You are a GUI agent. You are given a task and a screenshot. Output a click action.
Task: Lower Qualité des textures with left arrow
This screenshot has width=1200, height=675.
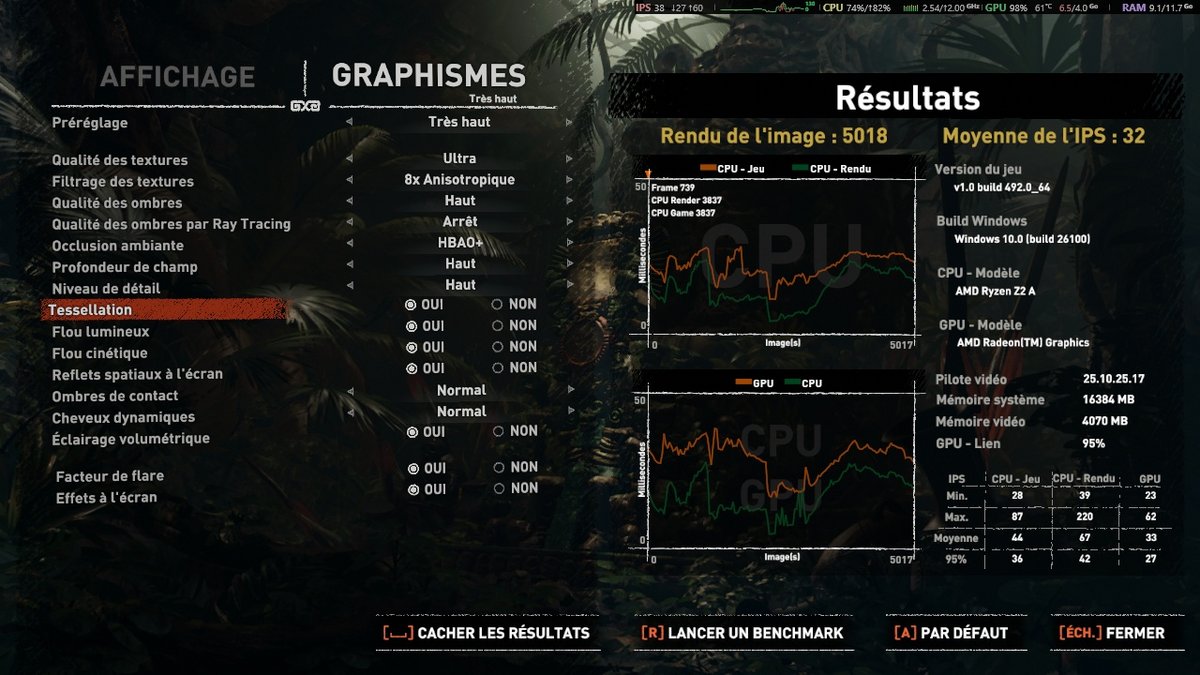(349, 159)
